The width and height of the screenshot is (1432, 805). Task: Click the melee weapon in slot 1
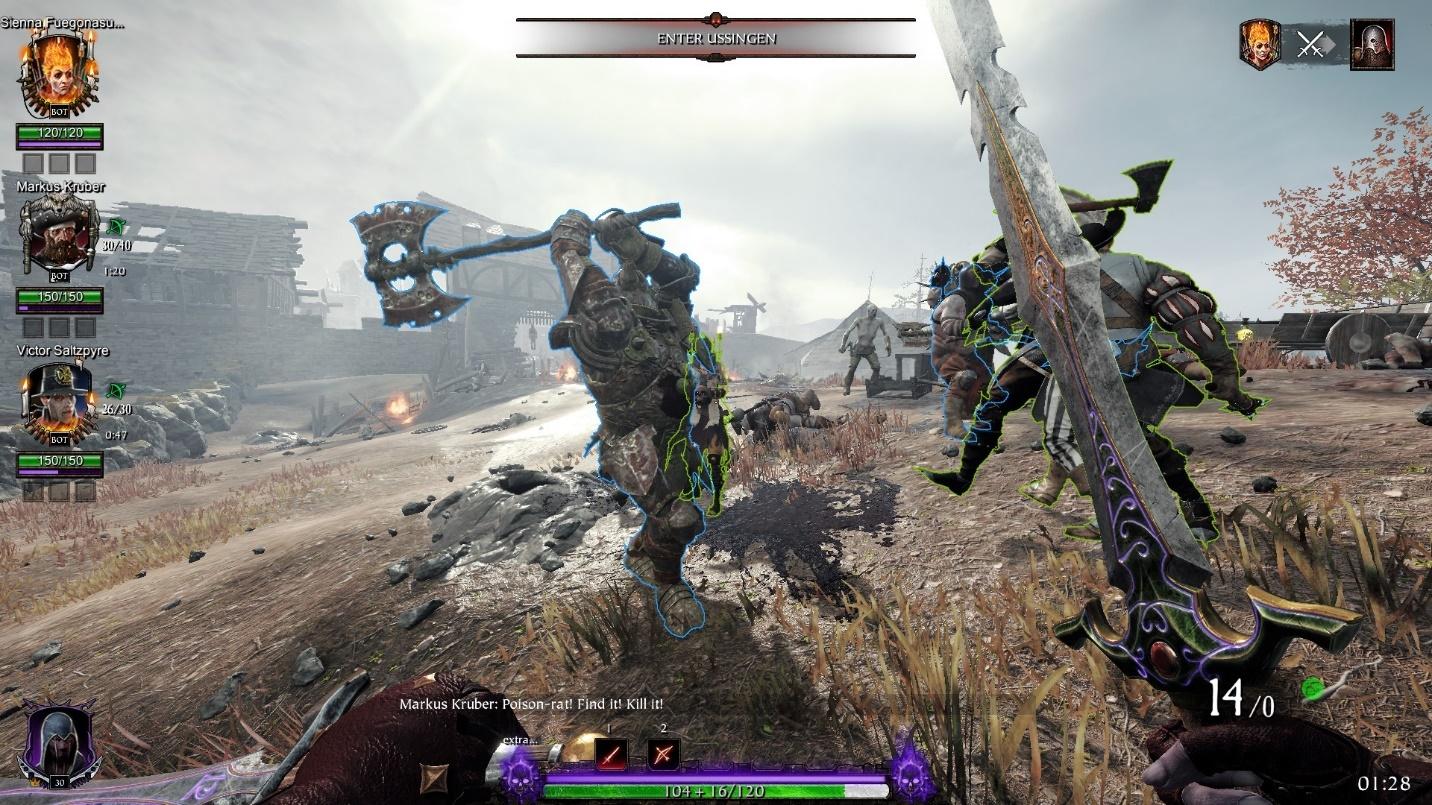(612, 754)
